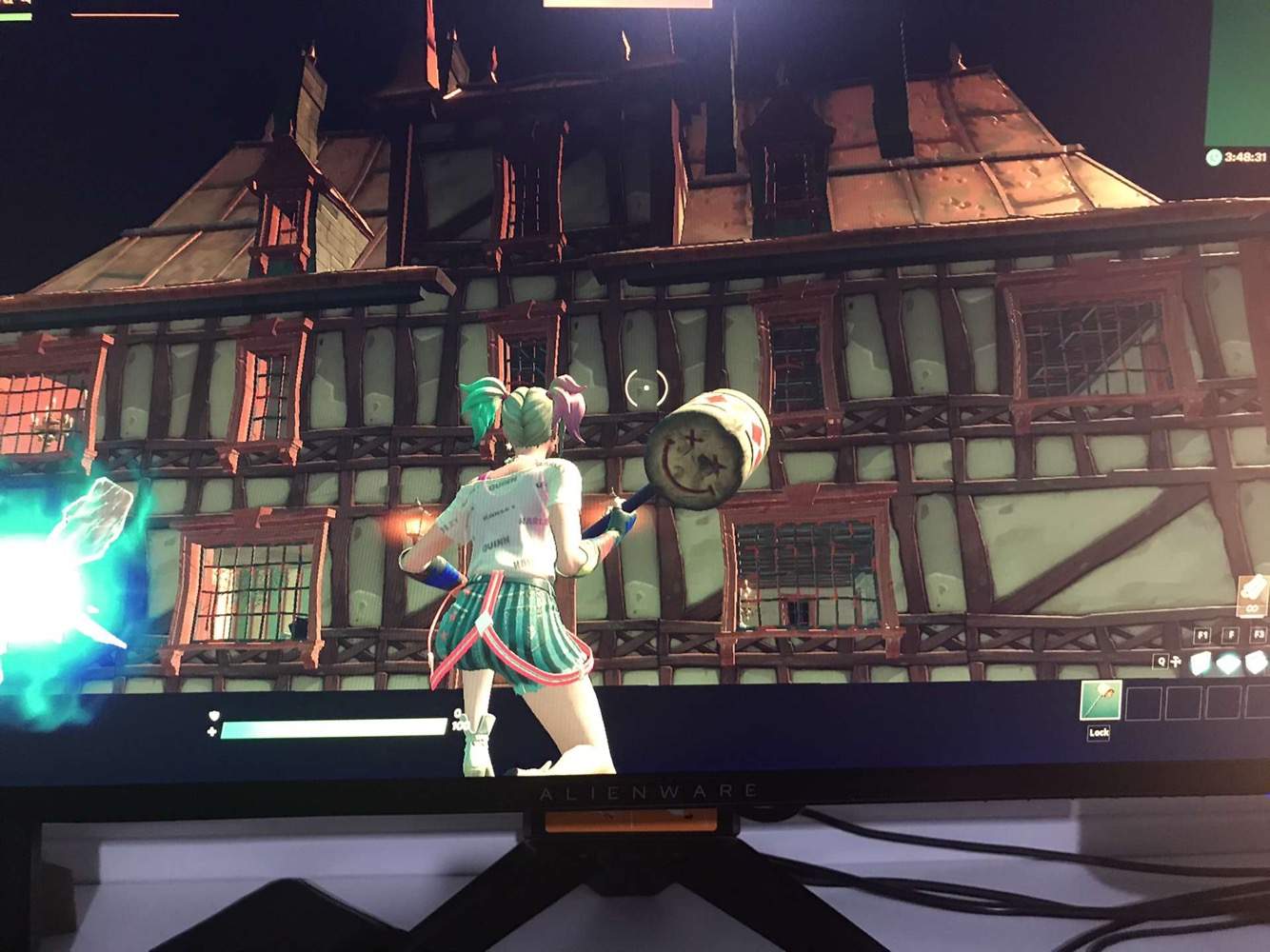Click the green minimap

(x=1237, y=71)
